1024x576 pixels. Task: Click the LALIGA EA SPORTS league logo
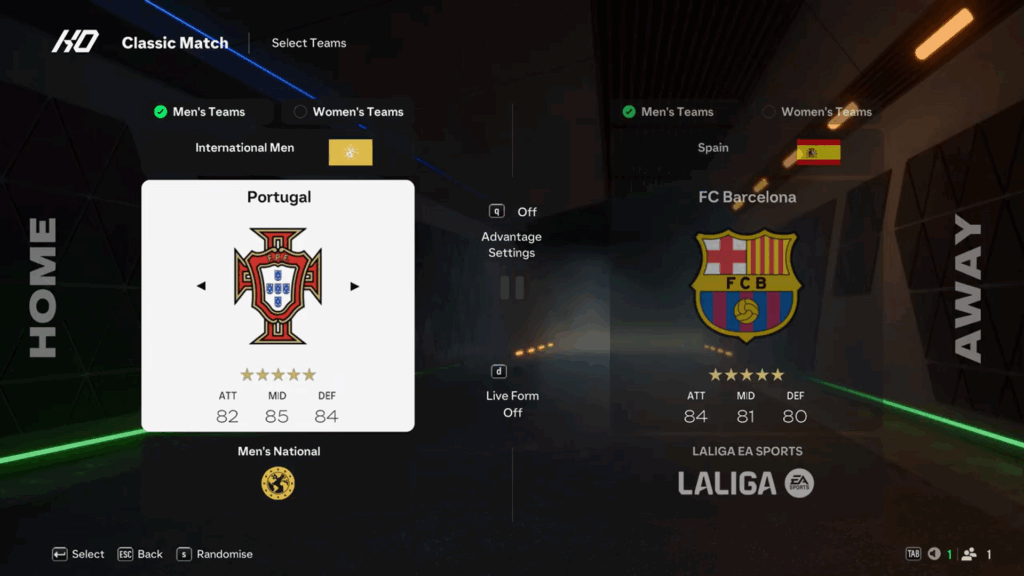746,484
